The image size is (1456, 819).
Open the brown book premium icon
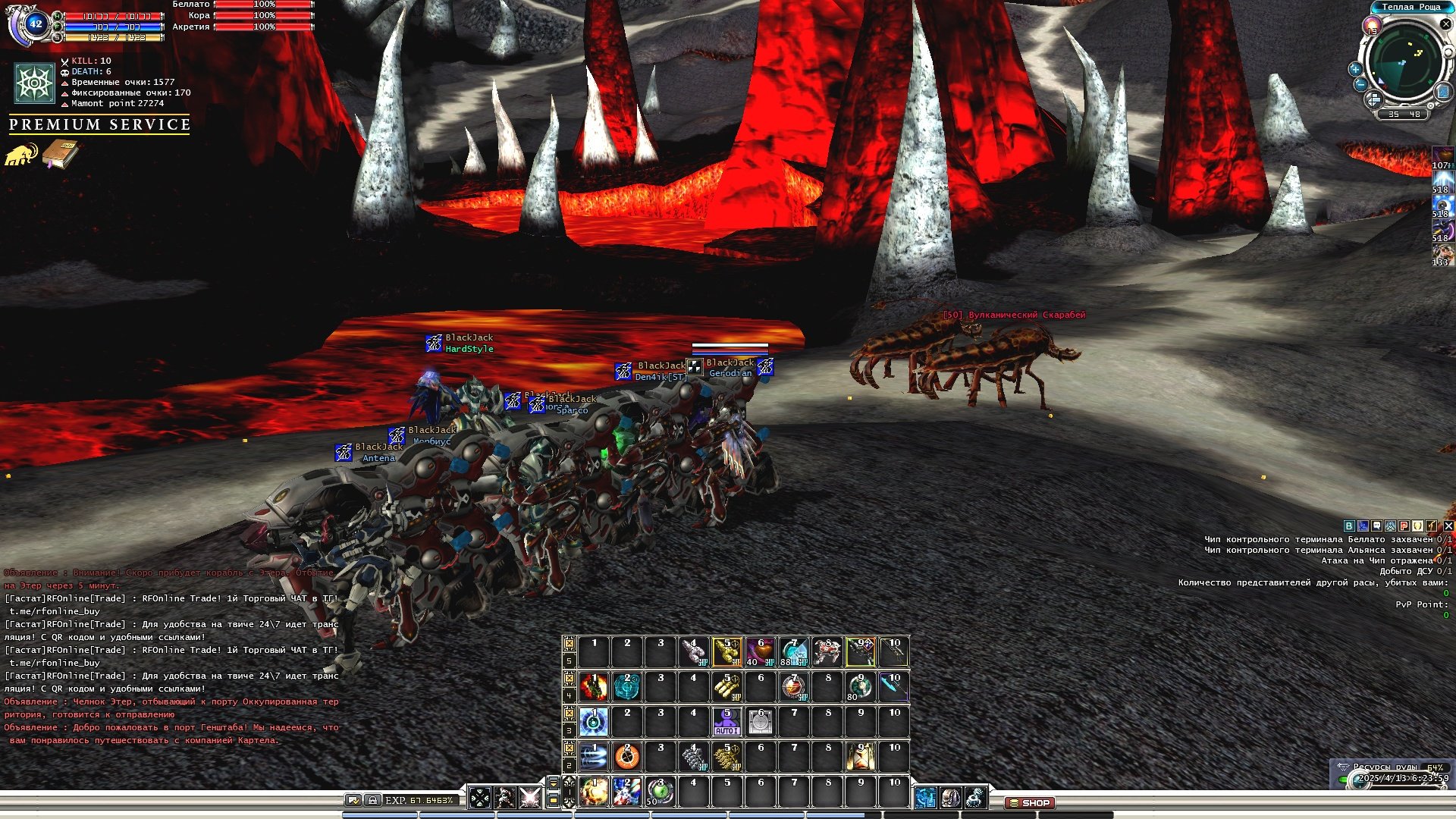pos(60,154)
